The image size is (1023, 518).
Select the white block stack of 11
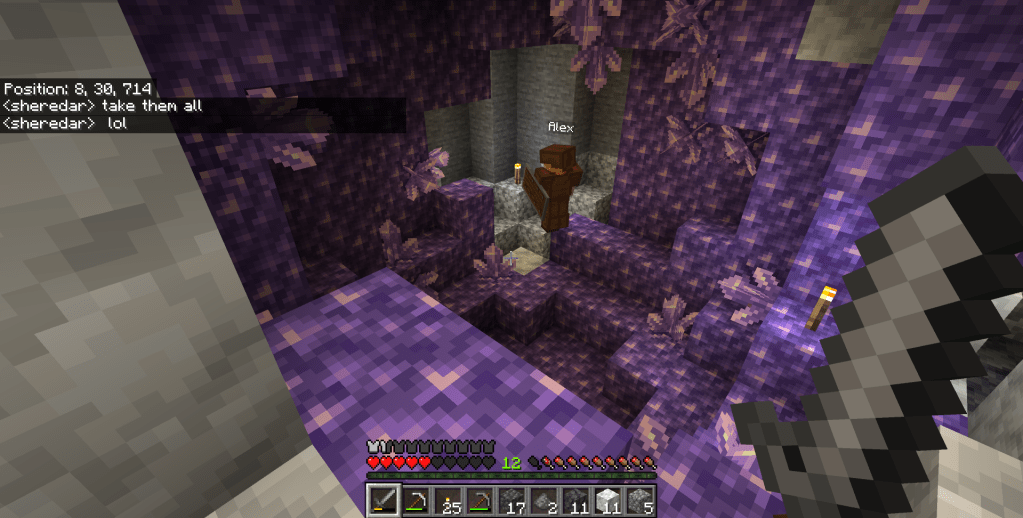(608, 499)
